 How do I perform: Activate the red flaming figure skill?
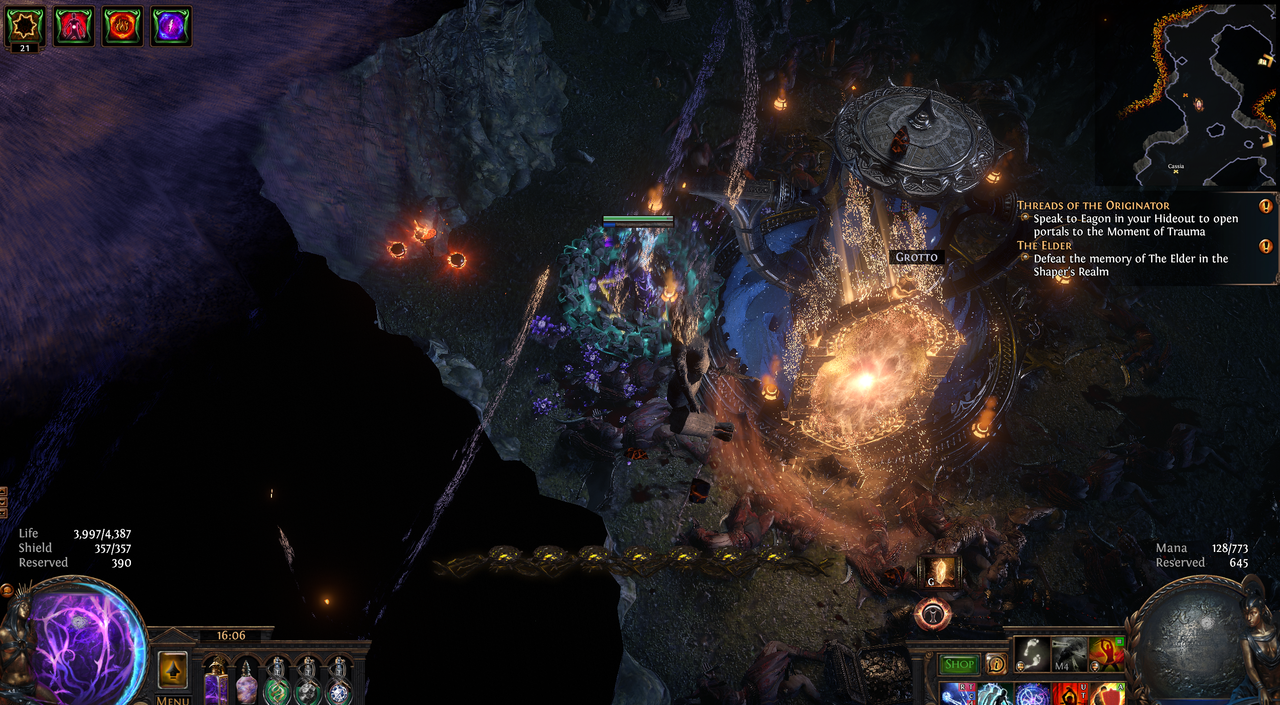pyautogui.click(x=1107, y=654)
